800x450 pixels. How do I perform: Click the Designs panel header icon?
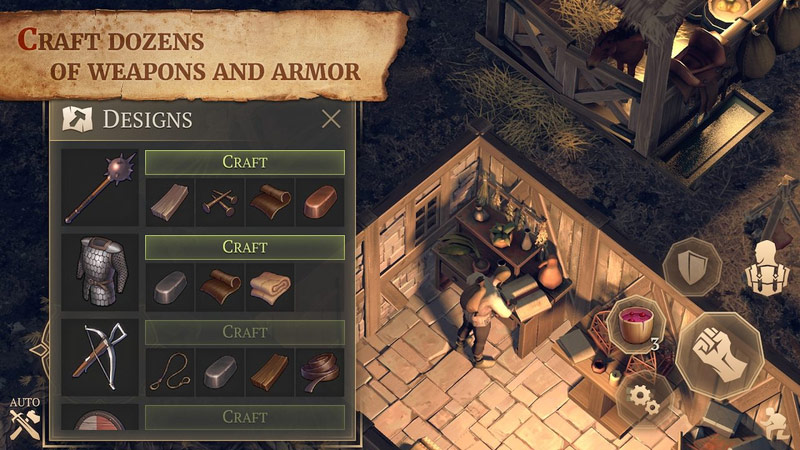pos(77,120)
